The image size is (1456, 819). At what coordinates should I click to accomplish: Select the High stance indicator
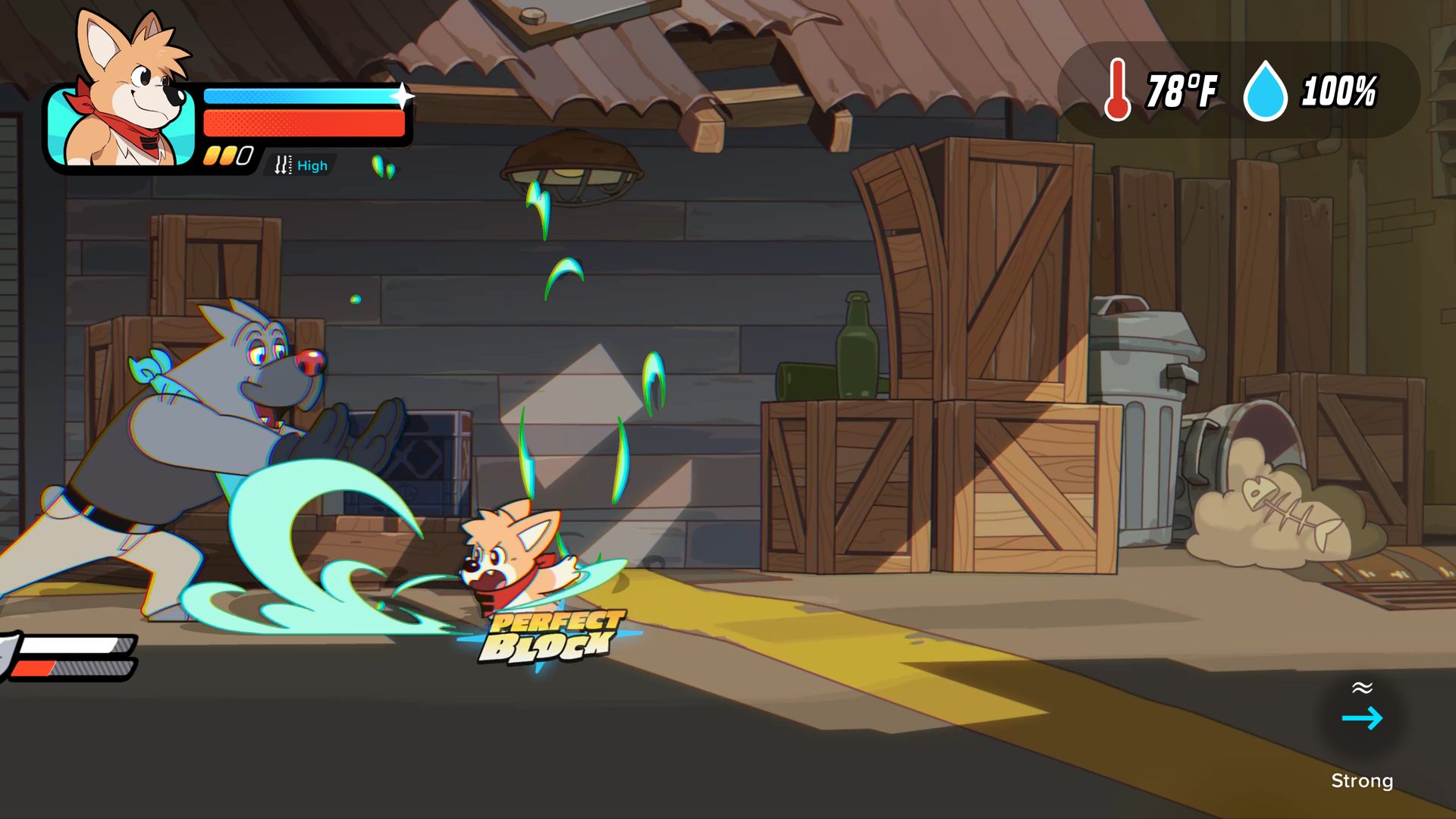point(302,165)
